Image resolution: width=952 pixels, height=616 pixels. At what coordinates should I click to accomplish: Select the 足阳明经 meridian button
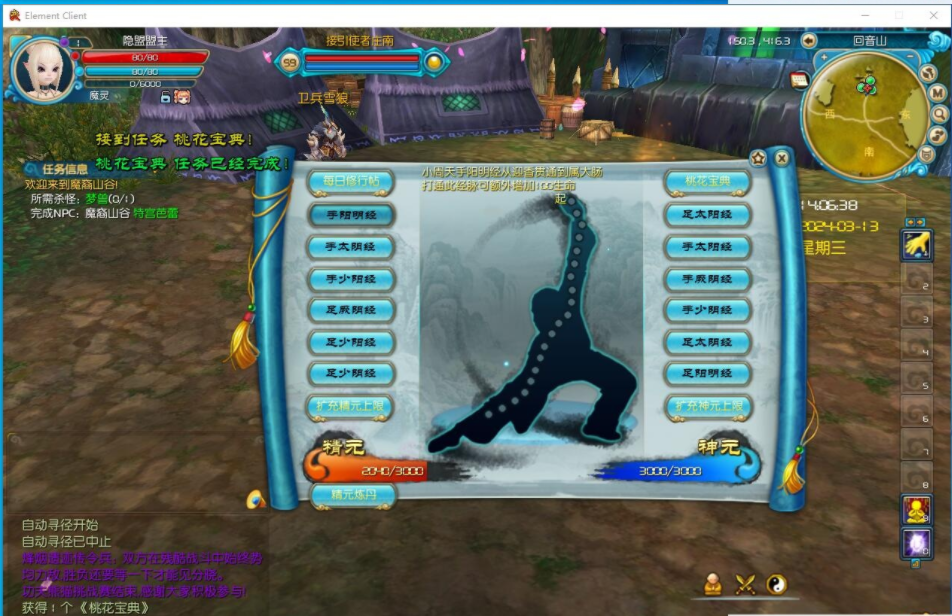707,374
